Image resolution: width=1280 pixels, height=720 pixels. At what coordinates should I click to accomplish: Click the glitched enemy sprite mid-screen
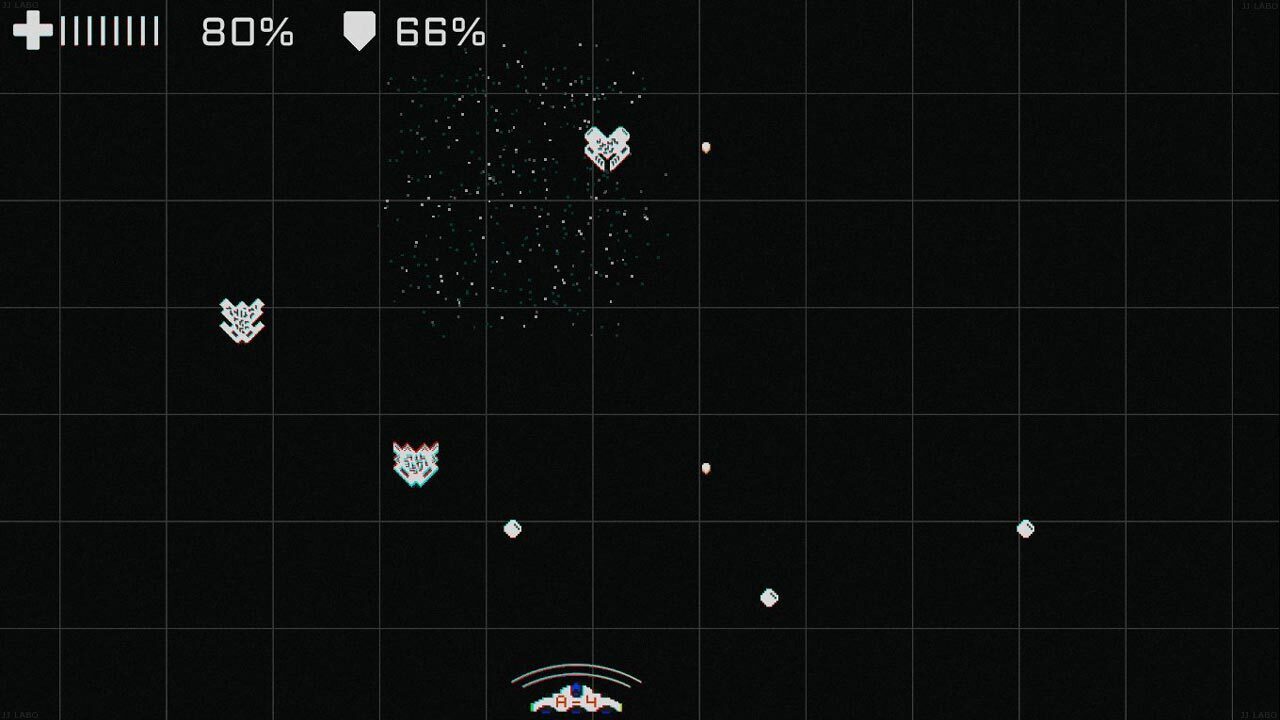coord(418,462)
